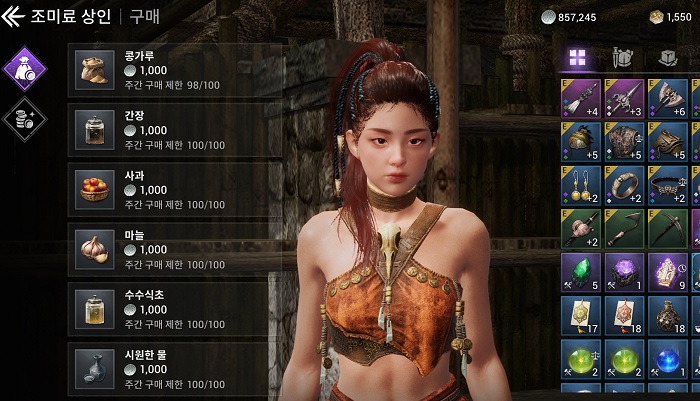Go back from the seasoning merchant screen
This screenshot has height=401, width=700.
13,16
